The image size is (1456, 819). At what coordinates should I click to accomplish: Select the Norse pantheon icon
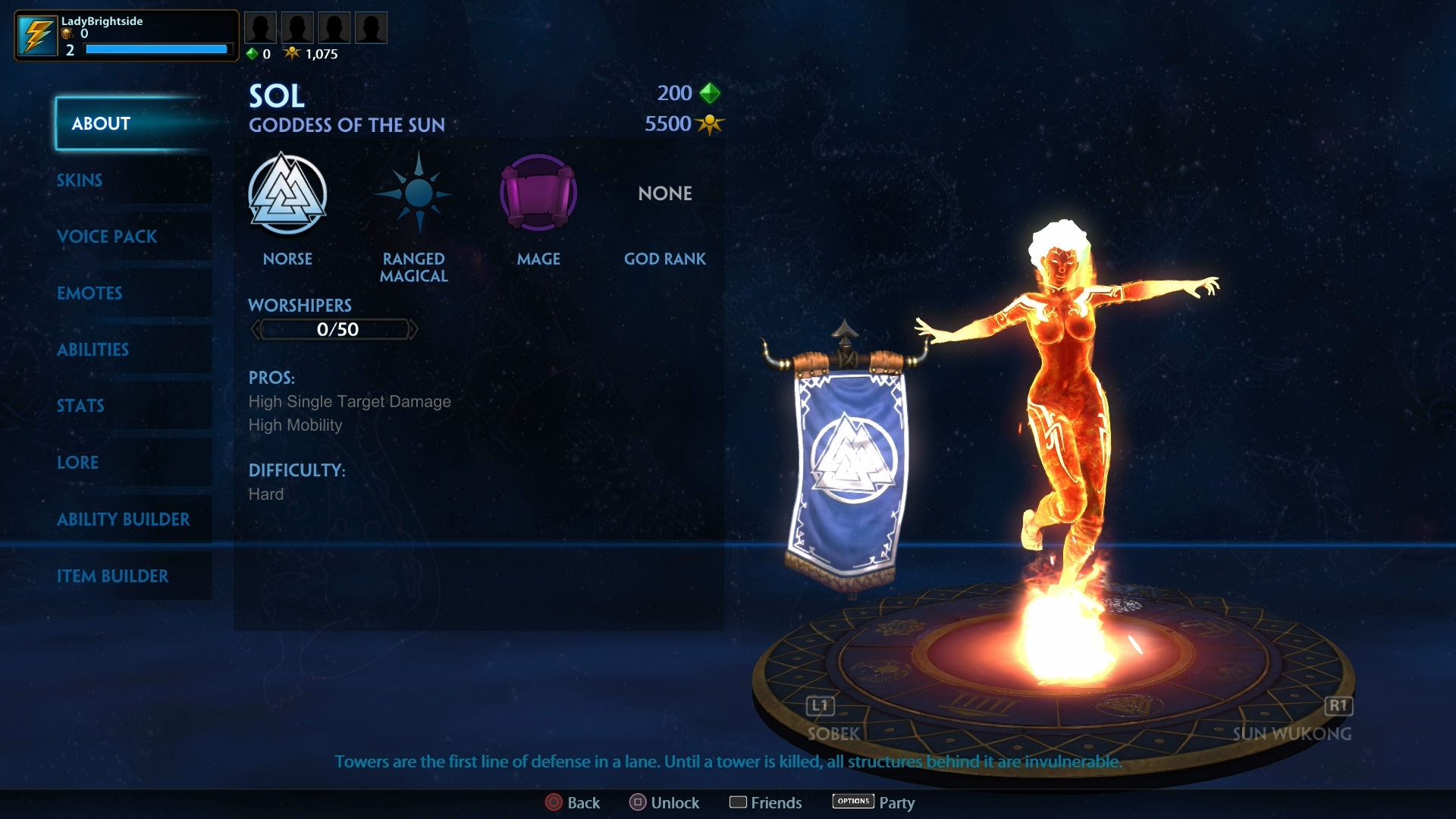pyautogui.click(x=288, y=193)
